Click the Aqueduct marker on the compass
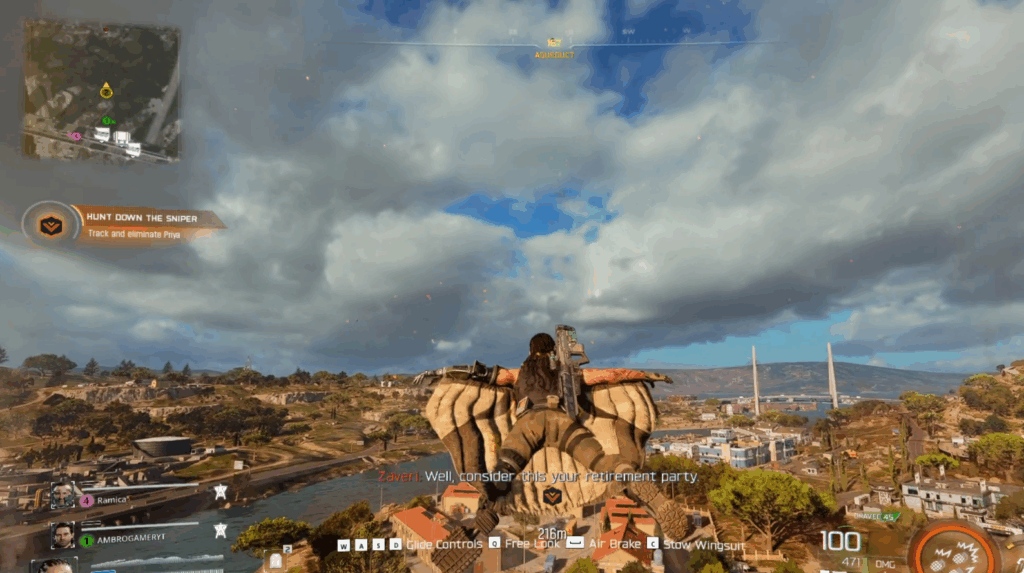The width and height of the screenshot is (1024, 573). [553, 44]
